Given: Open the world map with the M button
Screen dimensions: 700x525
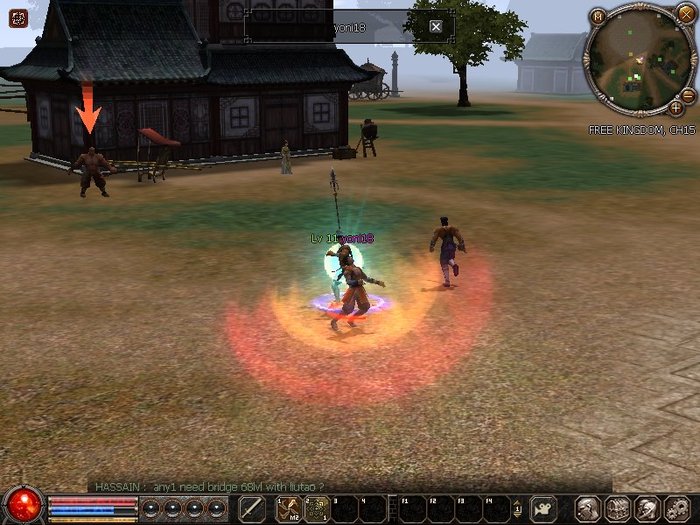Looking at the screenshot, I should click(597, 16).
